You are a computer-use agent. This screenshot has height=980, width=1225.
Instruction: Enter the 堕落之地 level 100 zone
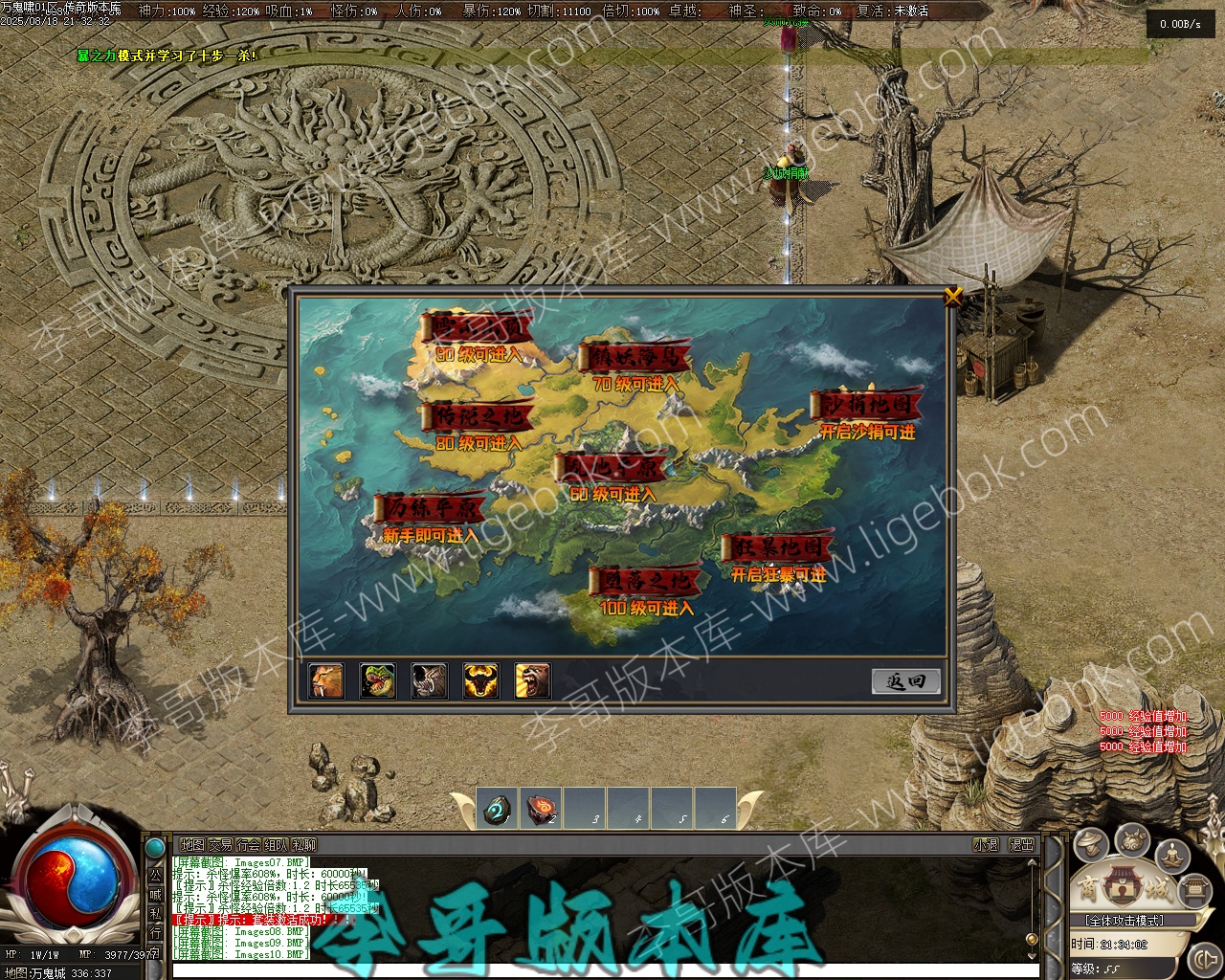(646, 582)
